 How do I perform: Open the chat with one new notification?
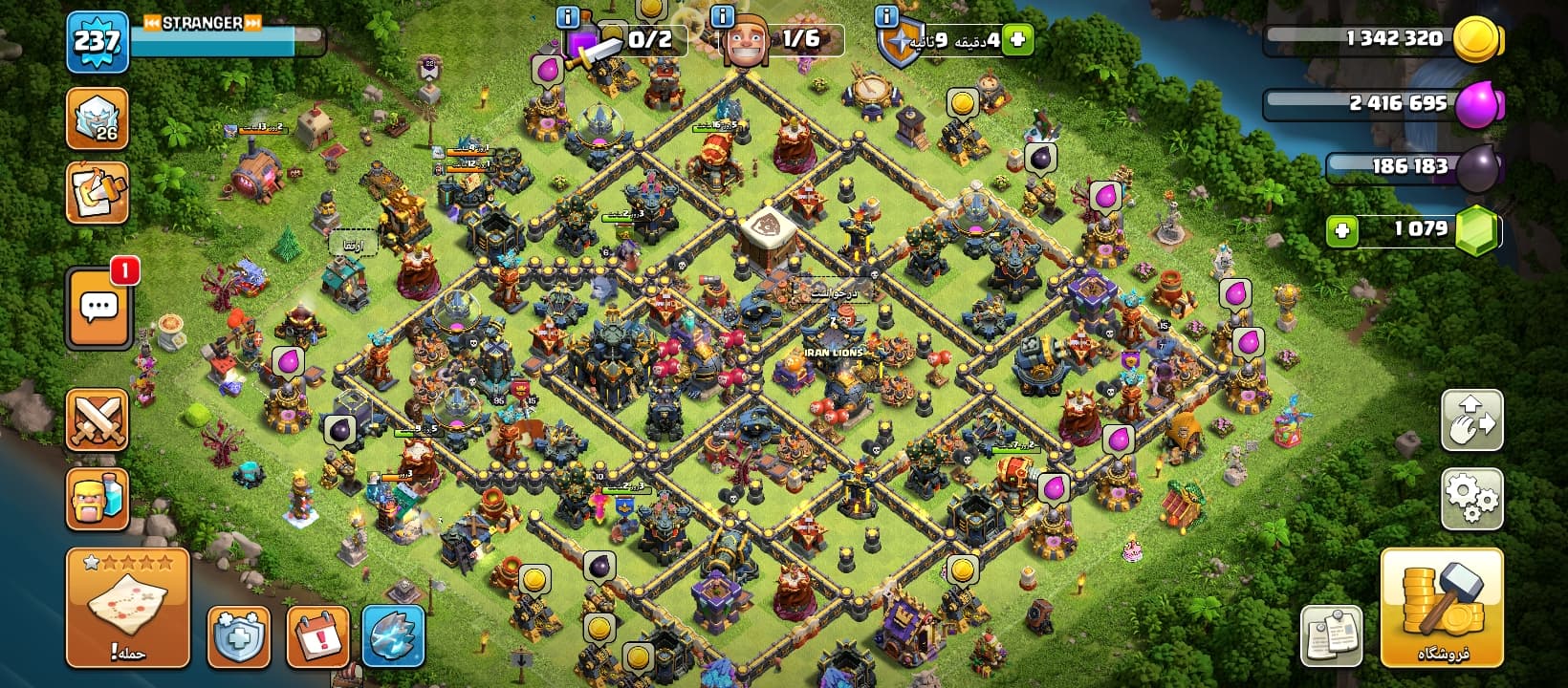[x=98, y=308]
